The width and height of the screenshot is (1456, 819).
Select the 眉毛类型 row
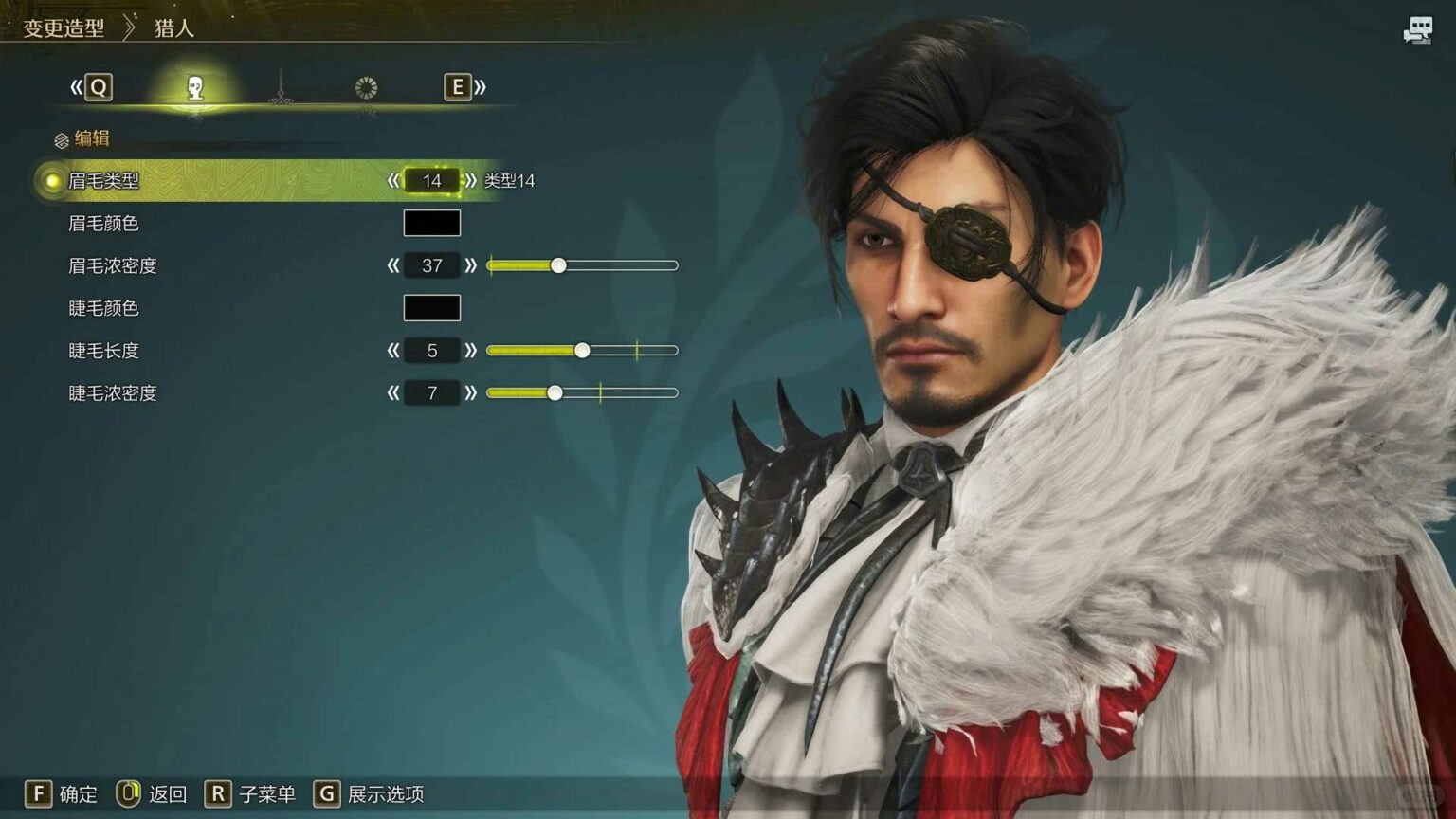103,180
